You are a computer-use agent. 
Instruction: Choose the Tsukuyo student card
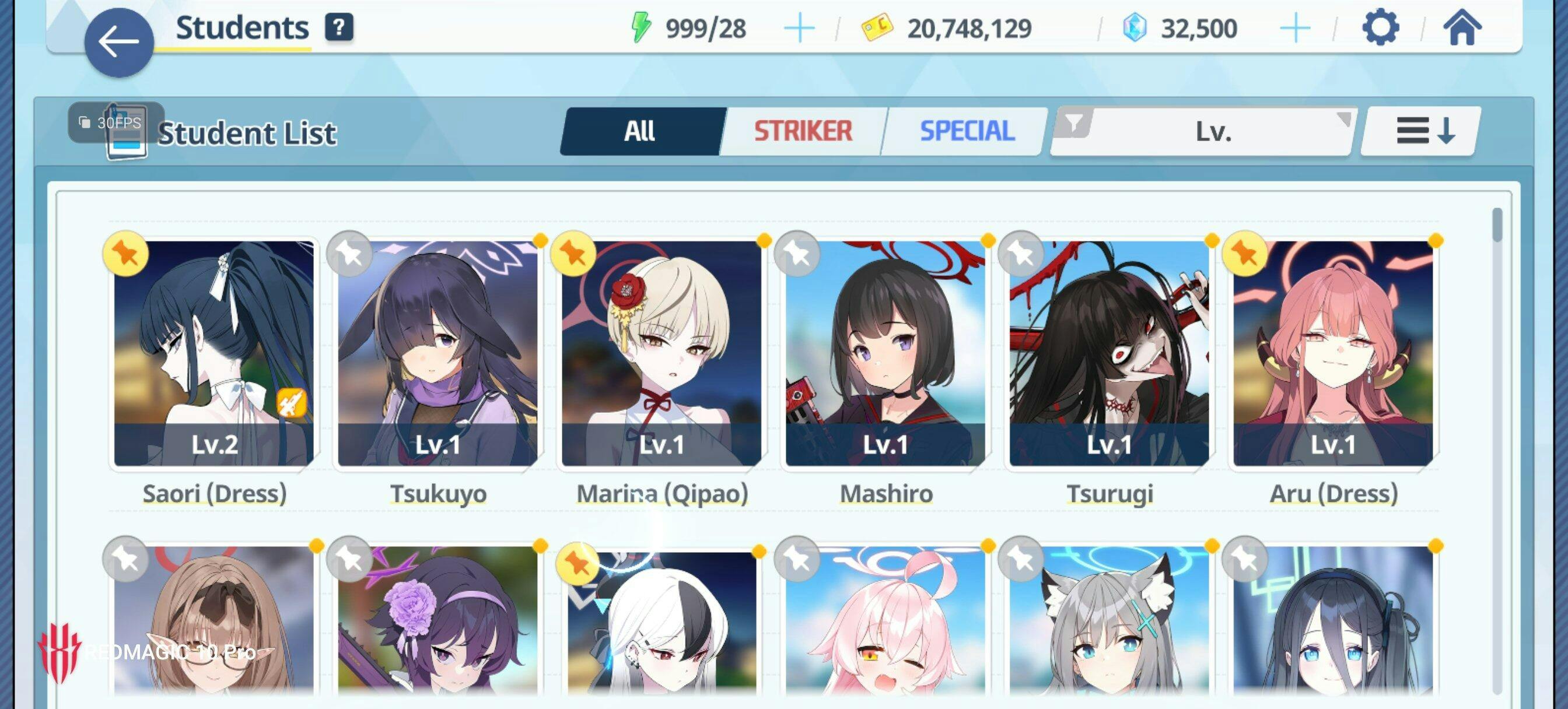tap(438, 353)
